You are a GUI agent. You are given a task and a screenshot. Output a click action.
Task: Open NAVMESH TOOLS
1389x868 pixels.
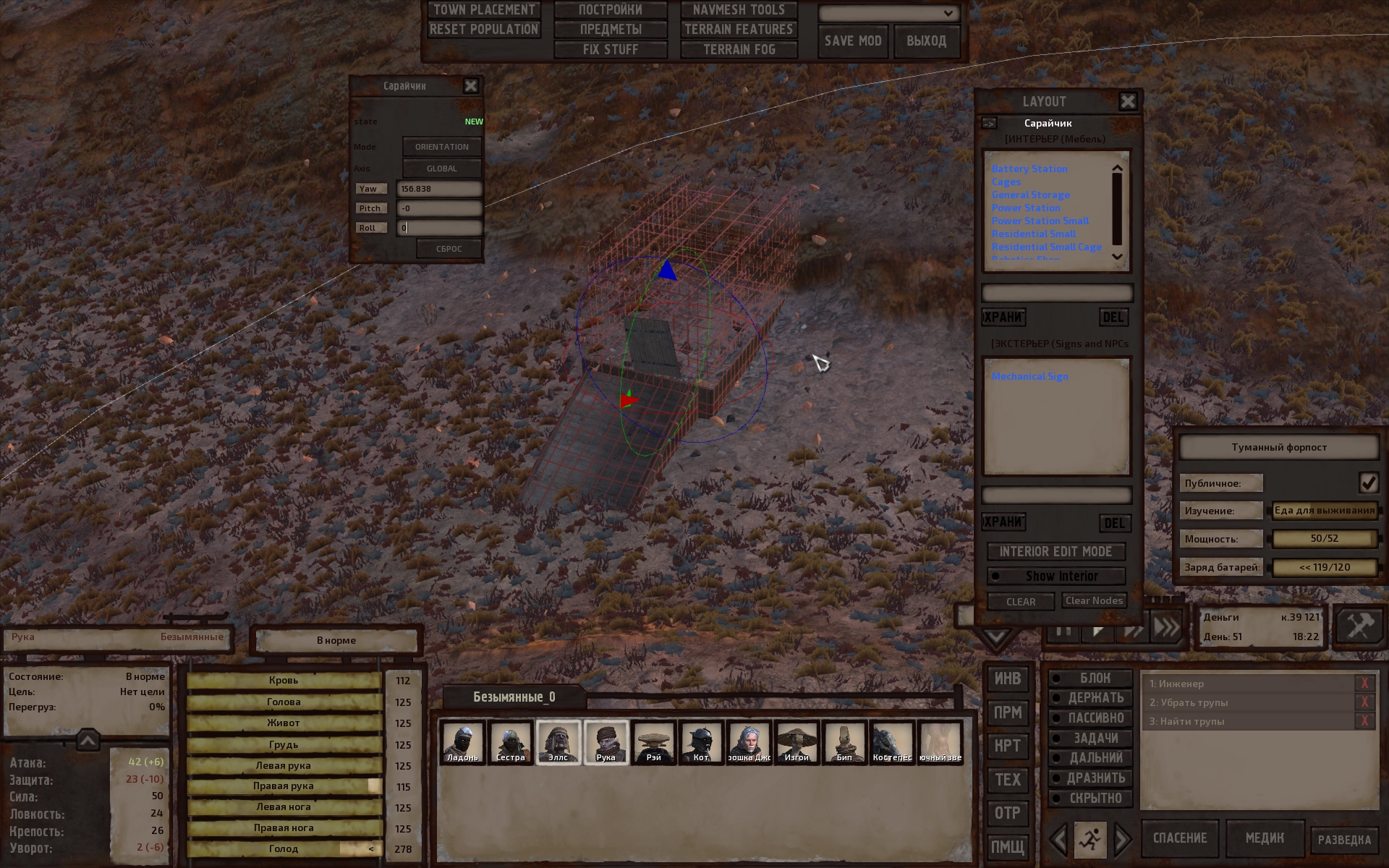[738, 10]
